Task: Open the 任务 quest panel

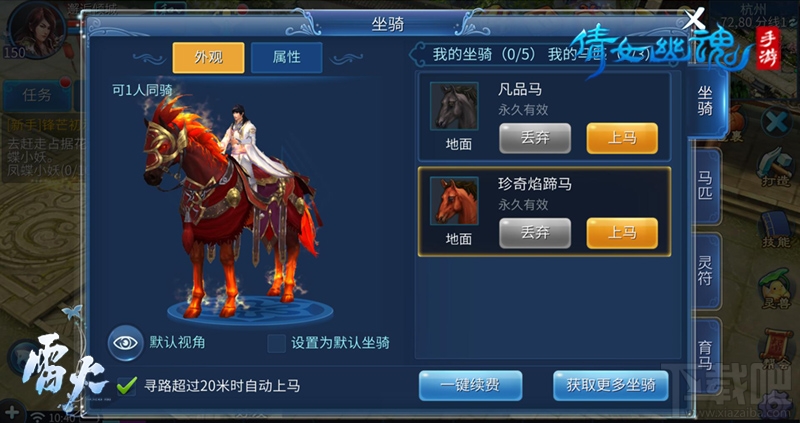Action: [x=29, y=96]
